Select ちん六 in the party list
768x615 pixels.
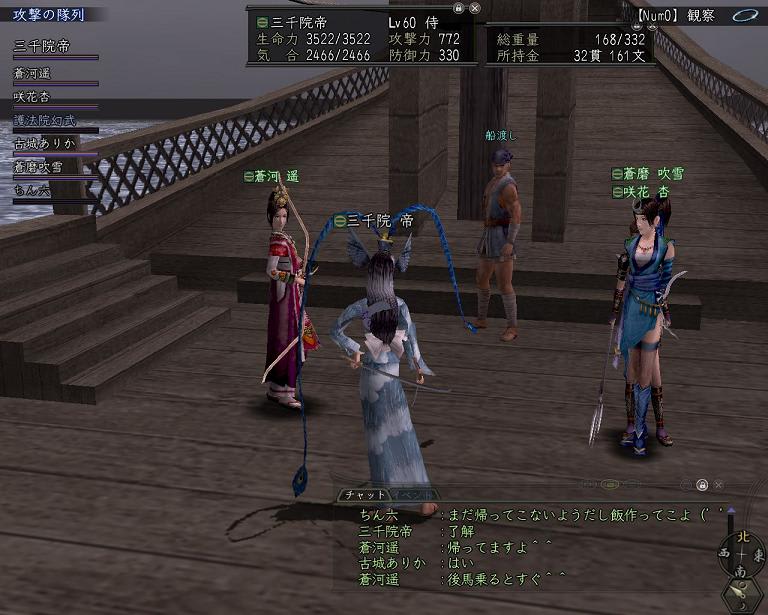tap(32, 190)
